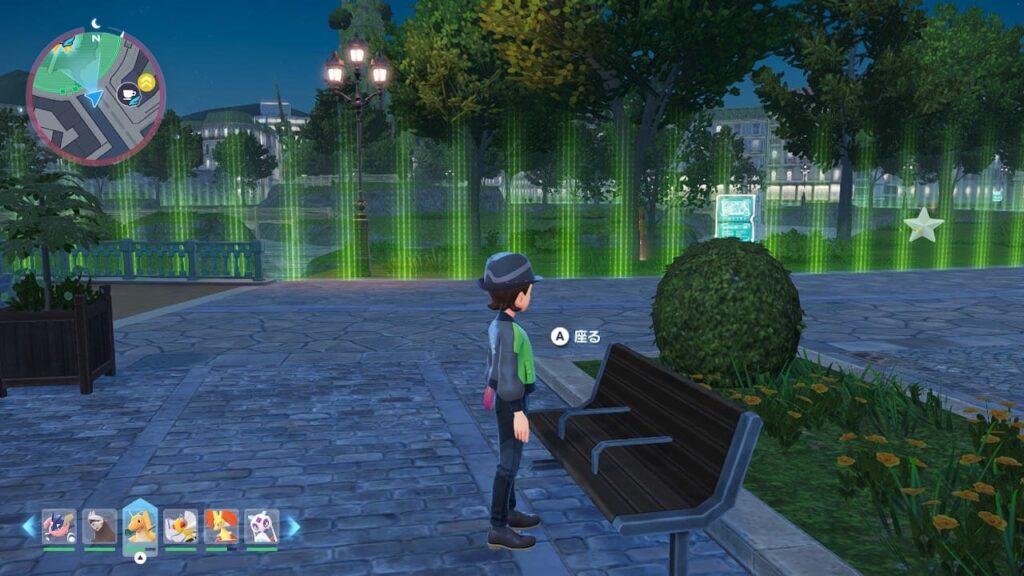
Task: Pick the yellow Pokémon with white wings
Action: point(181,526)
